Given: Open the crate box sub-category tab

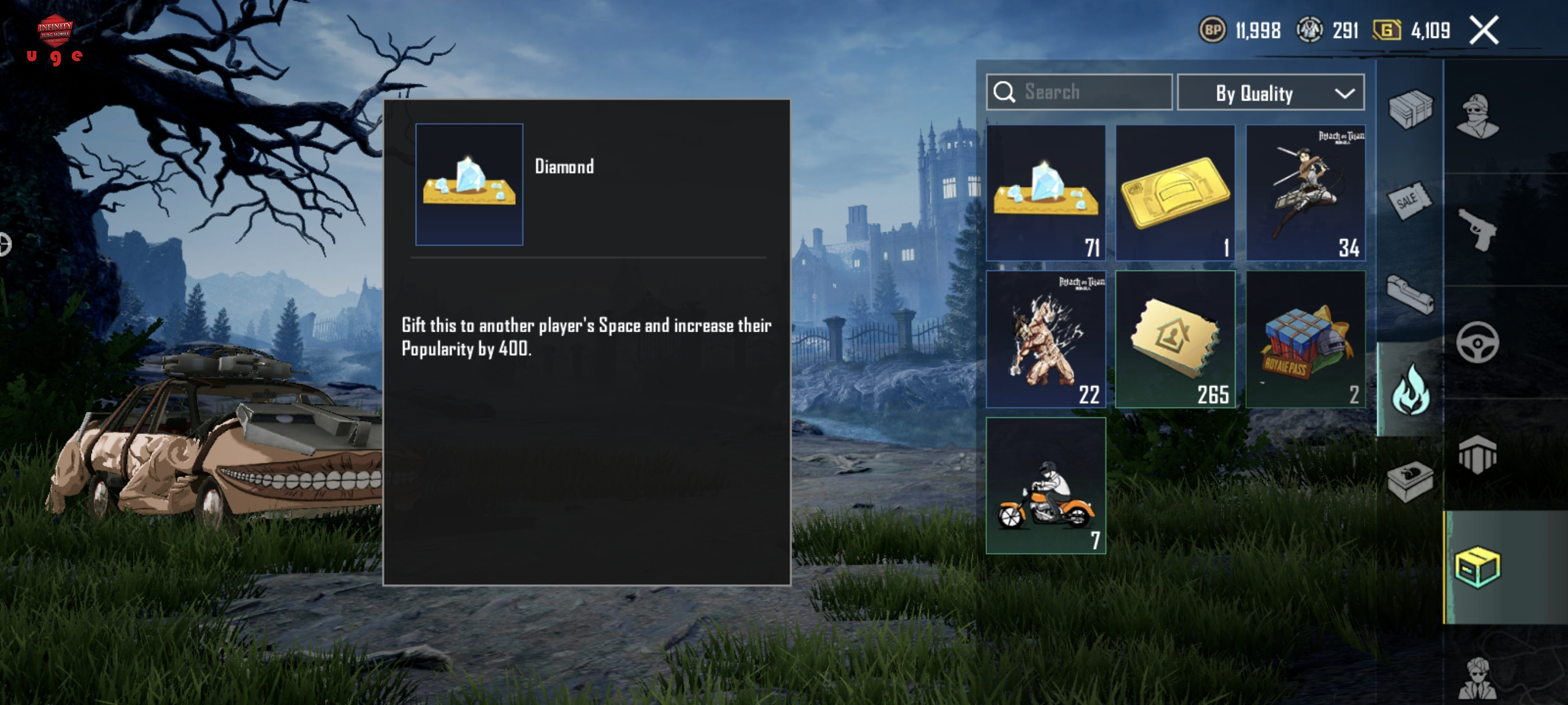Looking at the screenshot, I should (x=1410, y=109).
